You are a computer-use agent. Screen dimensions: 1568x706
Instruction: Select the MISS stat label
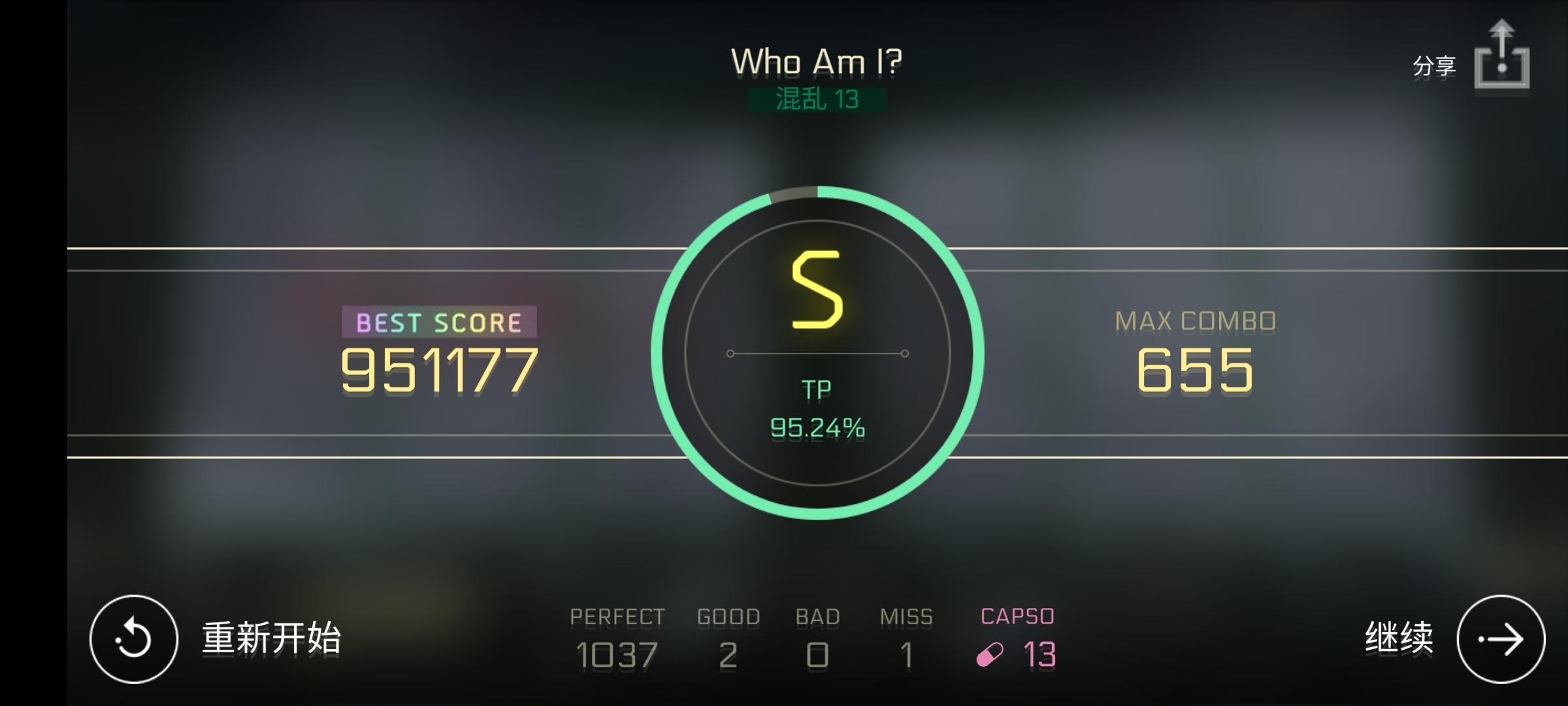[x=907, y=614]
